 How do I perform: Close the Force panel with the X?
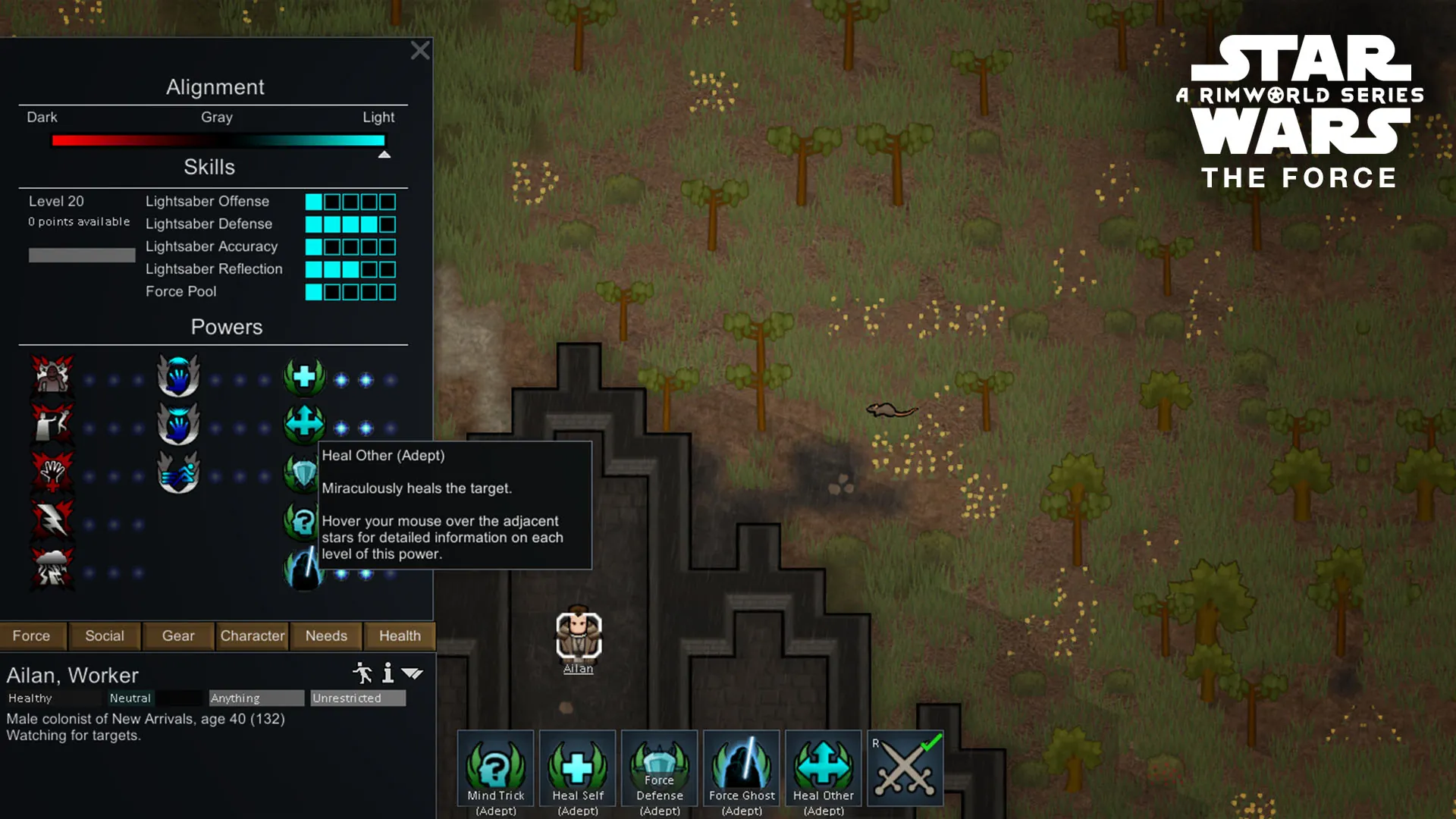pyautogui.click(x=420, y=51)
